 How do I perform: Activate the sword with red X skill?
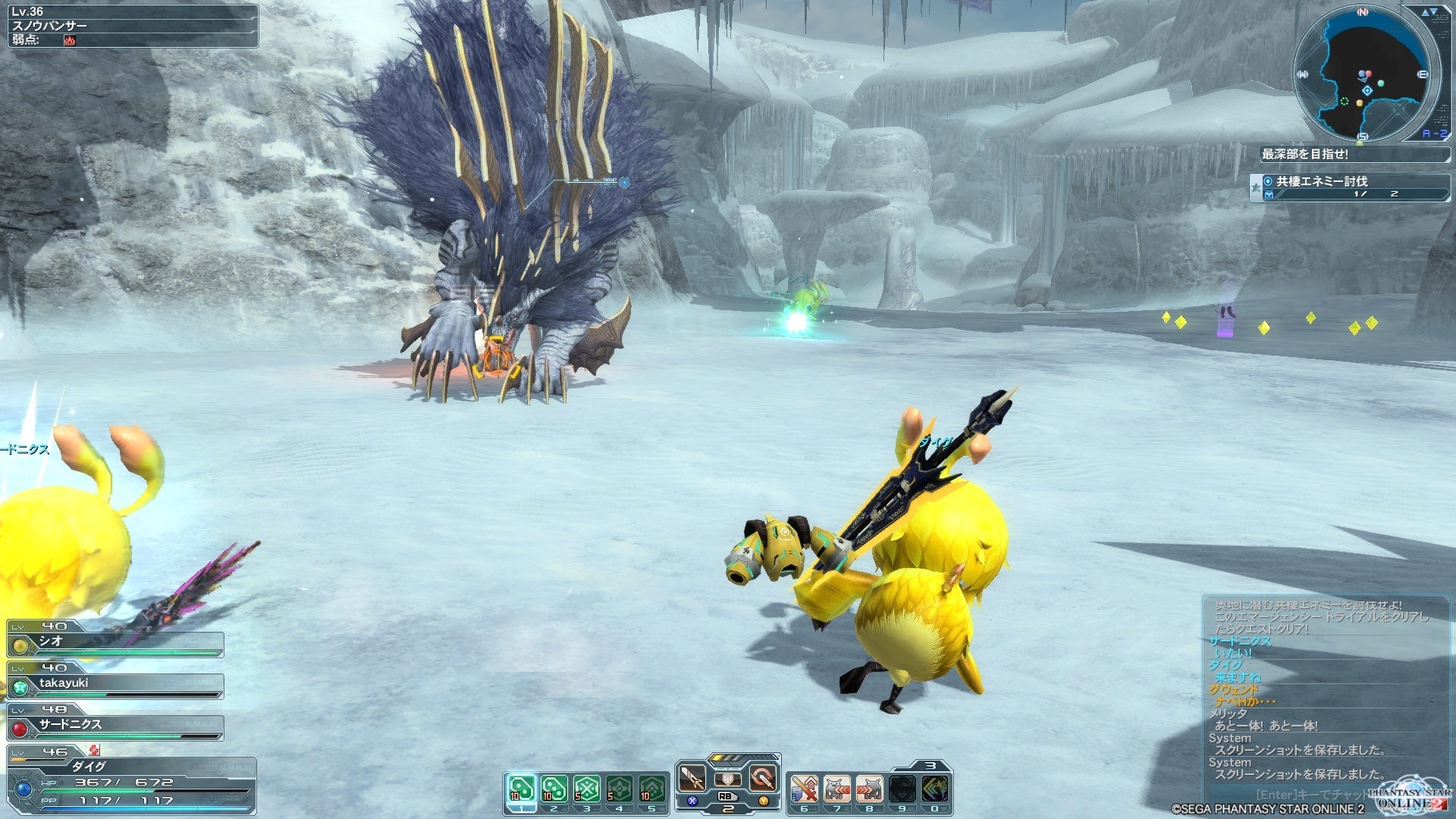pos(805,789)
